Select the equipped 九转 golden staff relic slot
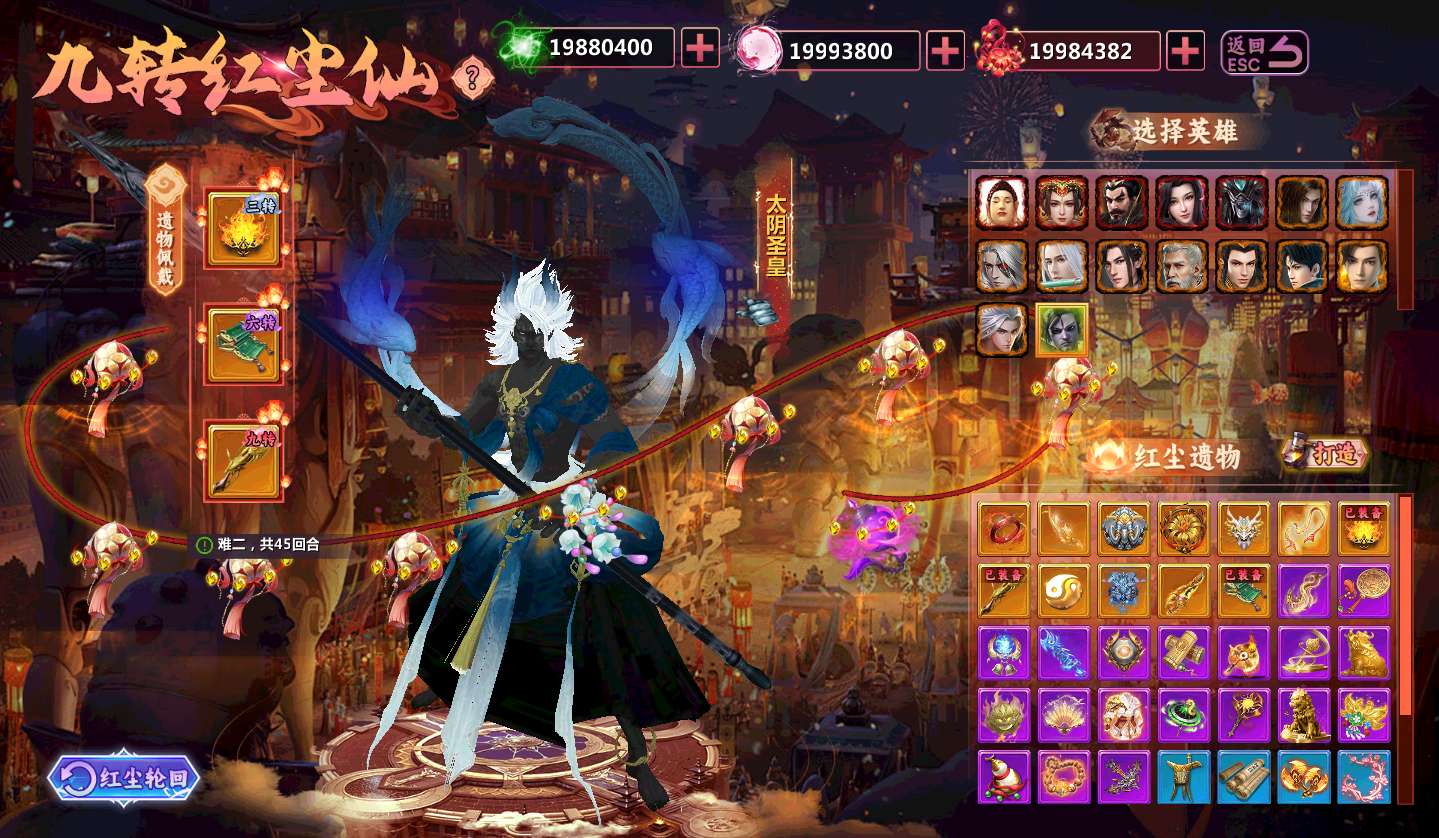1439x838 pixels. 243,460
